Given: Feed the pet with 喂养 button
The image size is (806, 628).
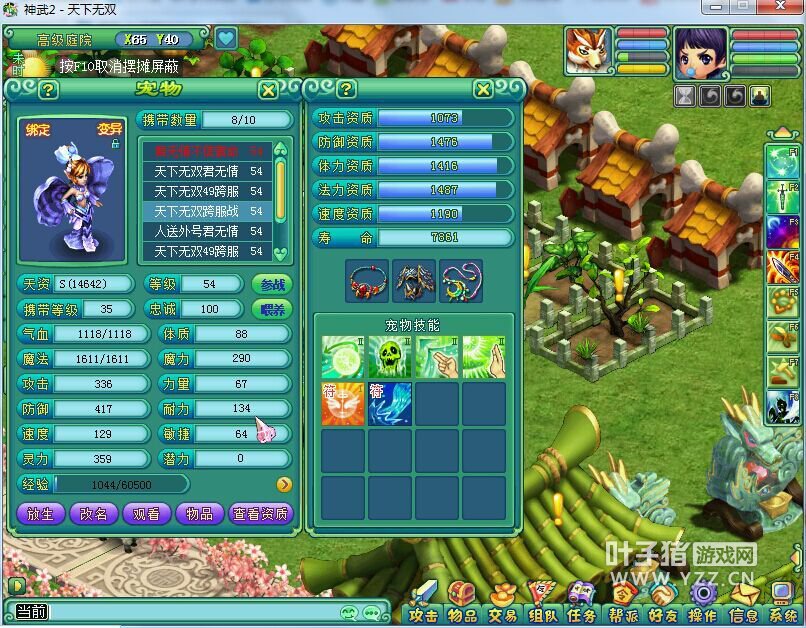Looking at the screenshot, I should 272,309.
